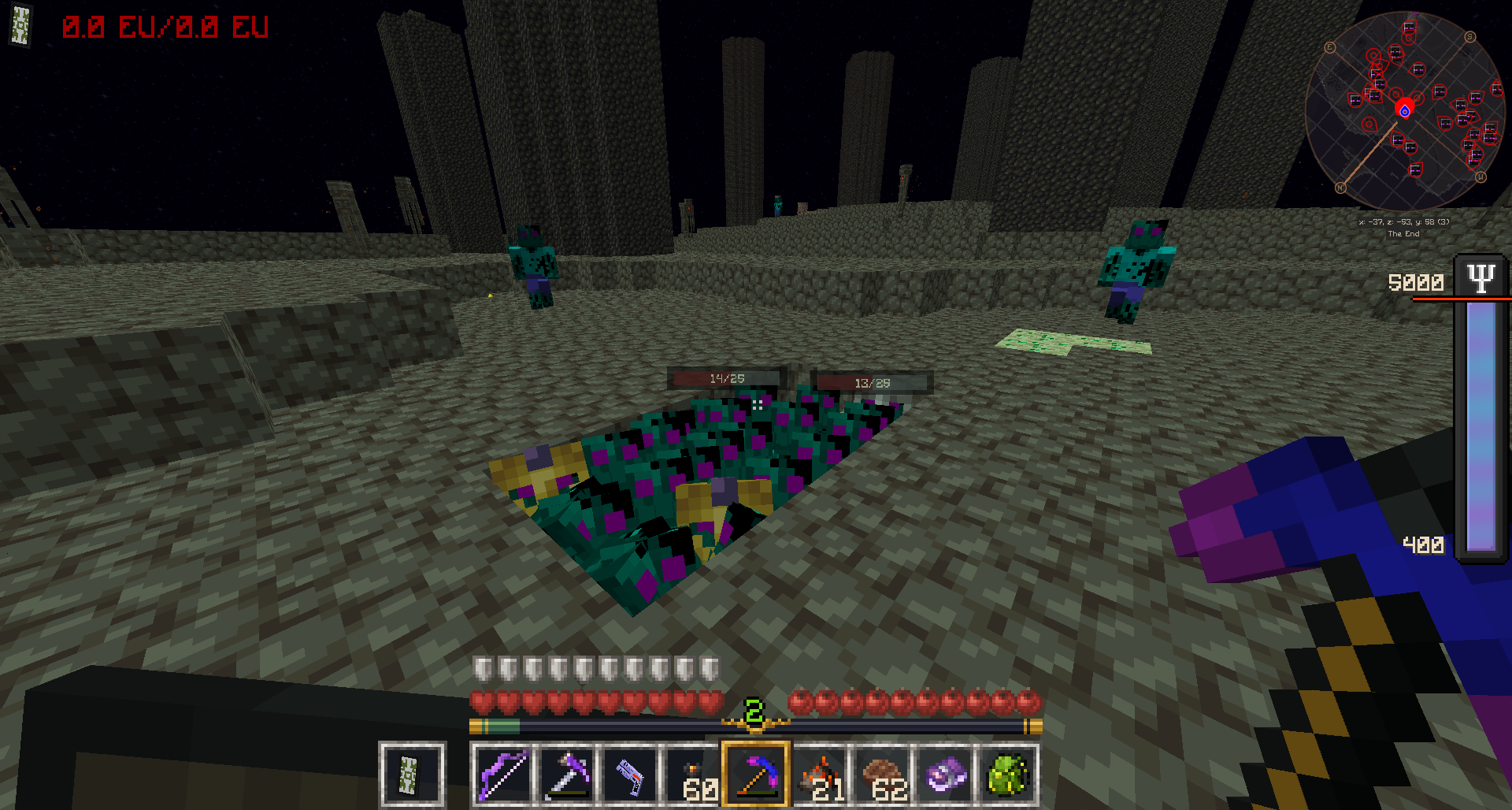Choose the campfire stack of 21
Screen dimensions: 1512x810
click(819, 775)
